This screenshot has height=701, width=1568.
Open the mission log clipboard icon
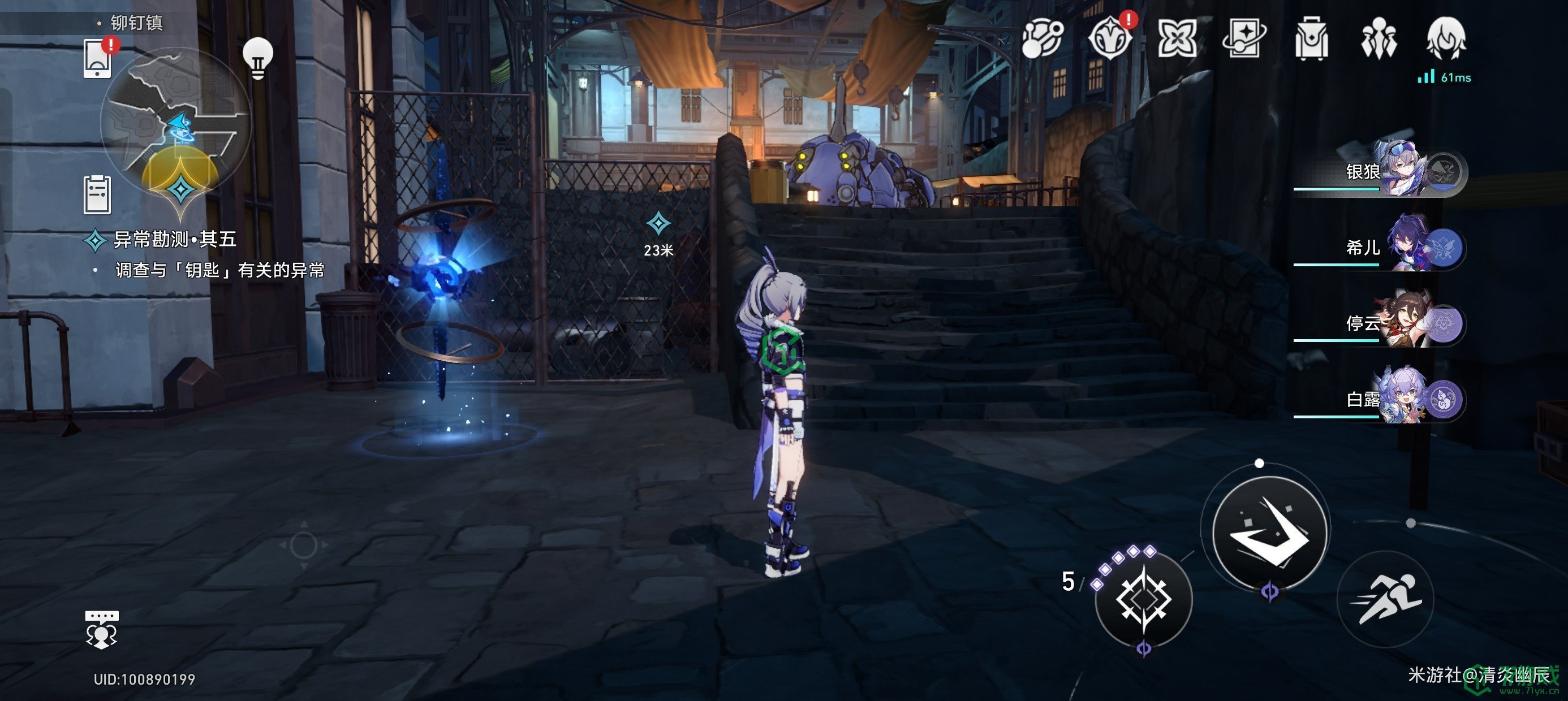click(x=97, y=194)
